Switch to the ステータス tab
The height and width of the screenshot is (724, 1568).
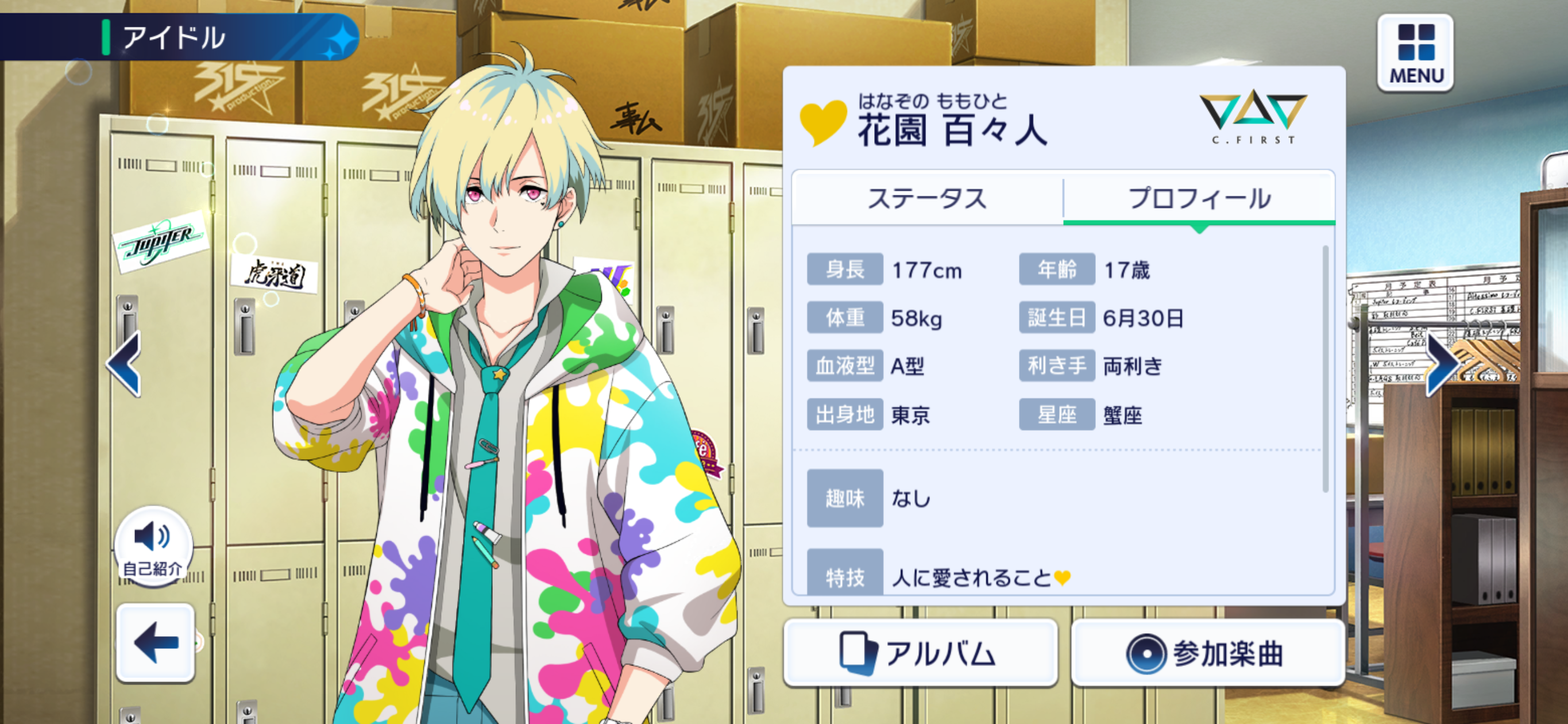(926, 198)
